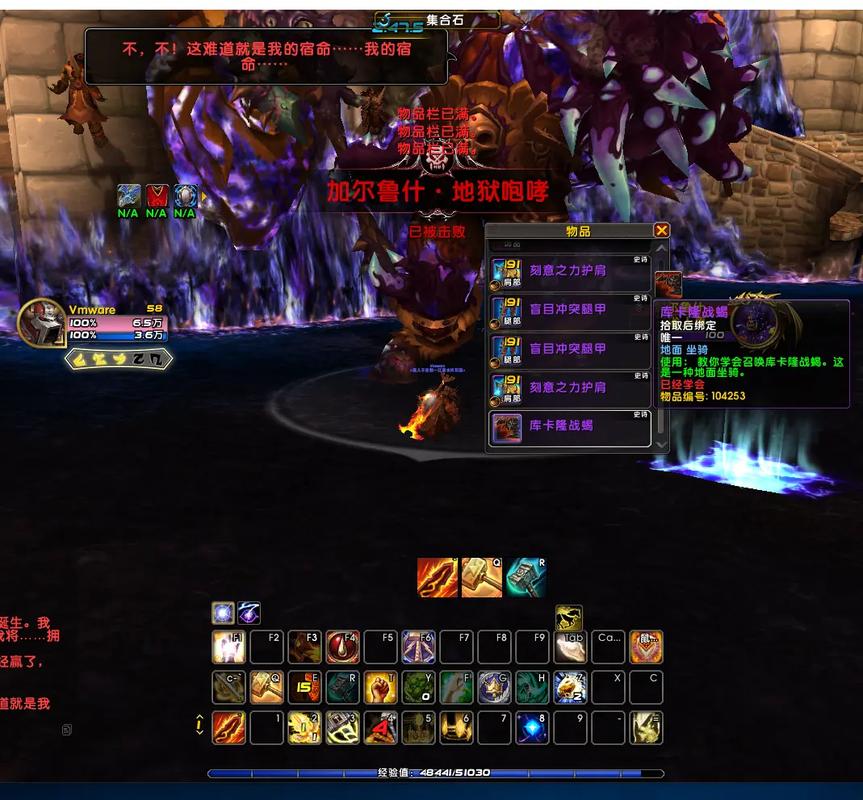Click the green tree ability on Y
The height and width of the screenshot is (800, 863).
pos(419,687)
